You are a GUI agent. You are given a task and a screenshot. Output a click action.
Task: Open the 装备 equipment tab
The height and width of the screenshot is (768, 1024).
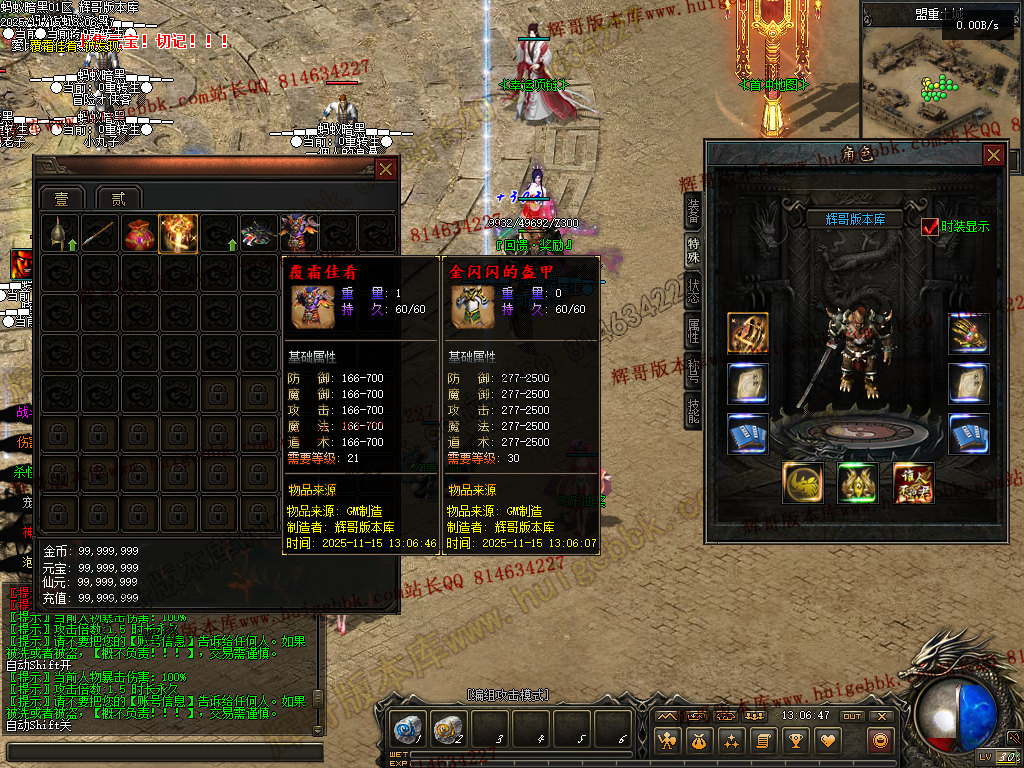[x=693, y=209]
